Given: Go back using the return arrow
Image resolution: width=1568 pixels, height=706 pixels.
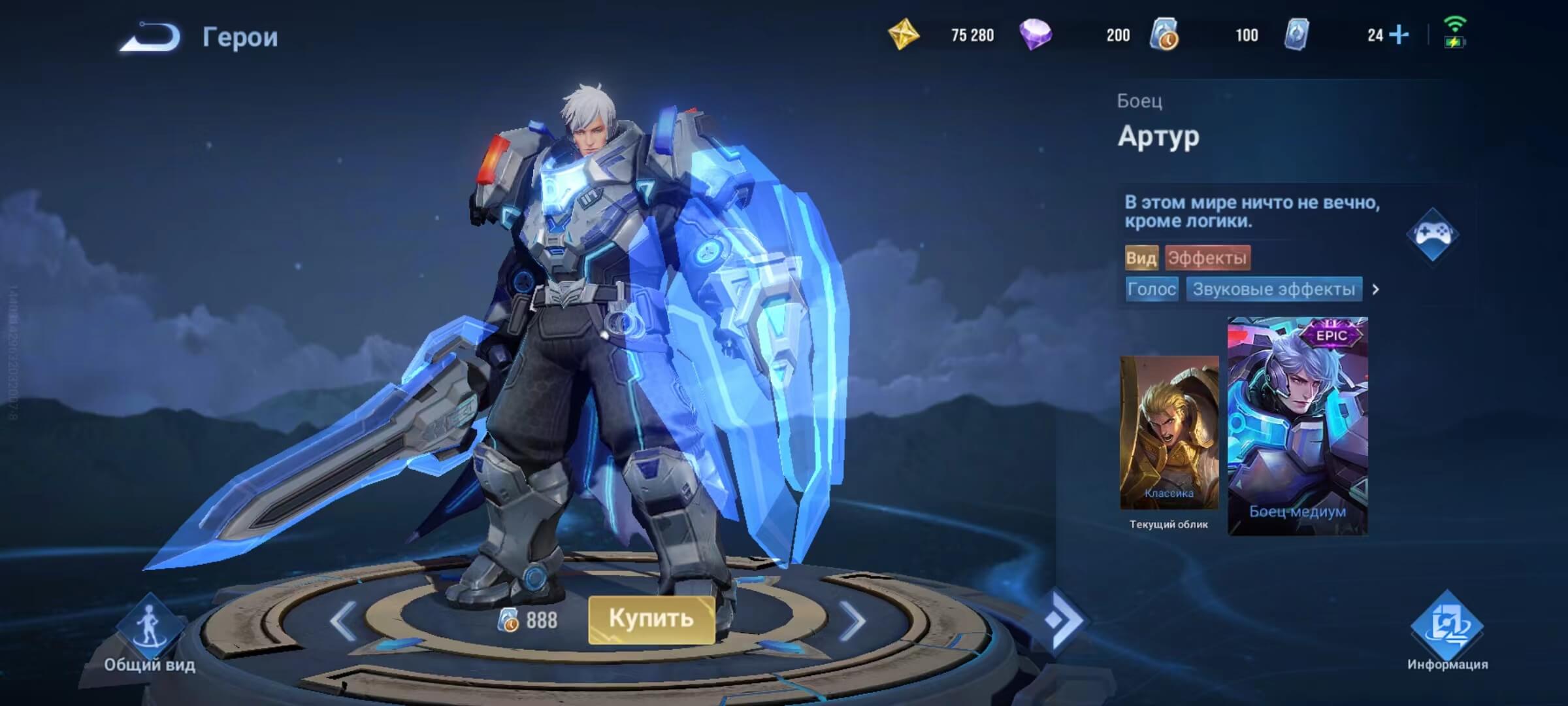Looking at the screenshot, I should (150, 37).
